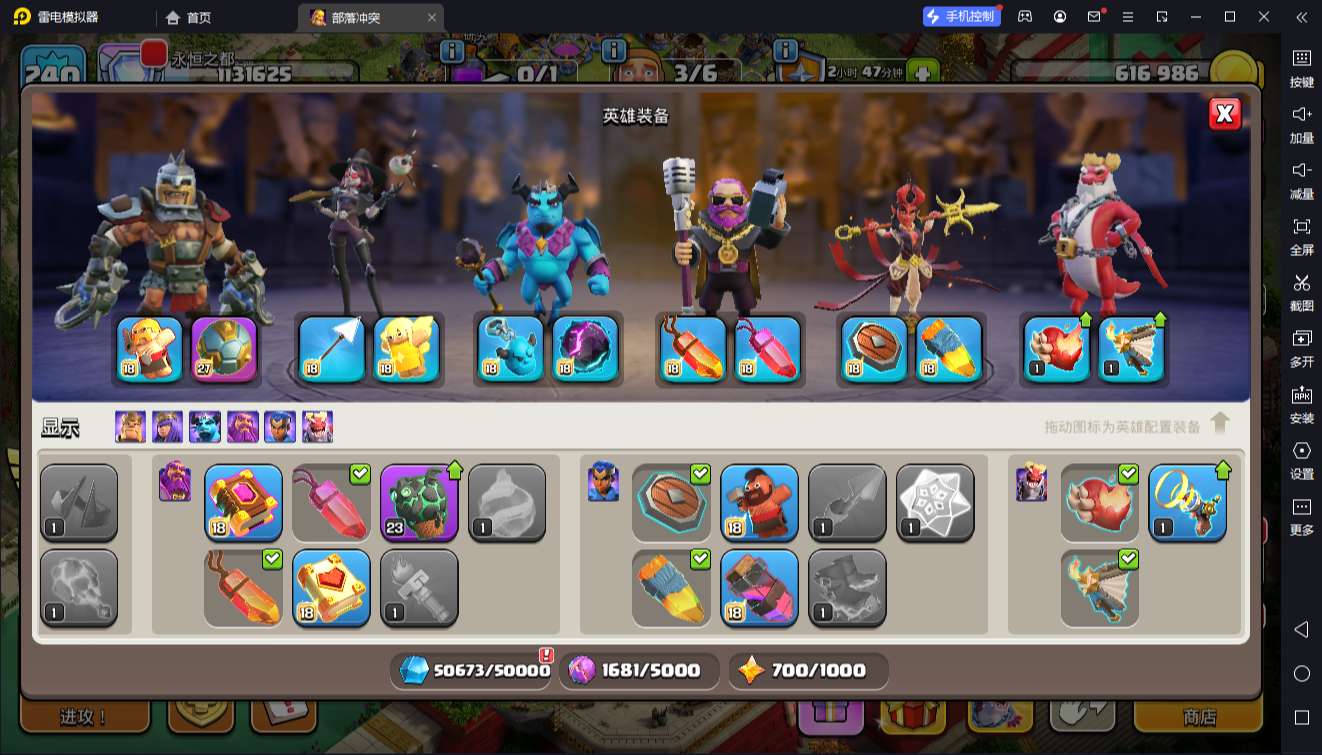Select the Barbarian Puppet equipment slot
Screen dimensions: 1322x755
pyautogui.click(x=150, y=349)
